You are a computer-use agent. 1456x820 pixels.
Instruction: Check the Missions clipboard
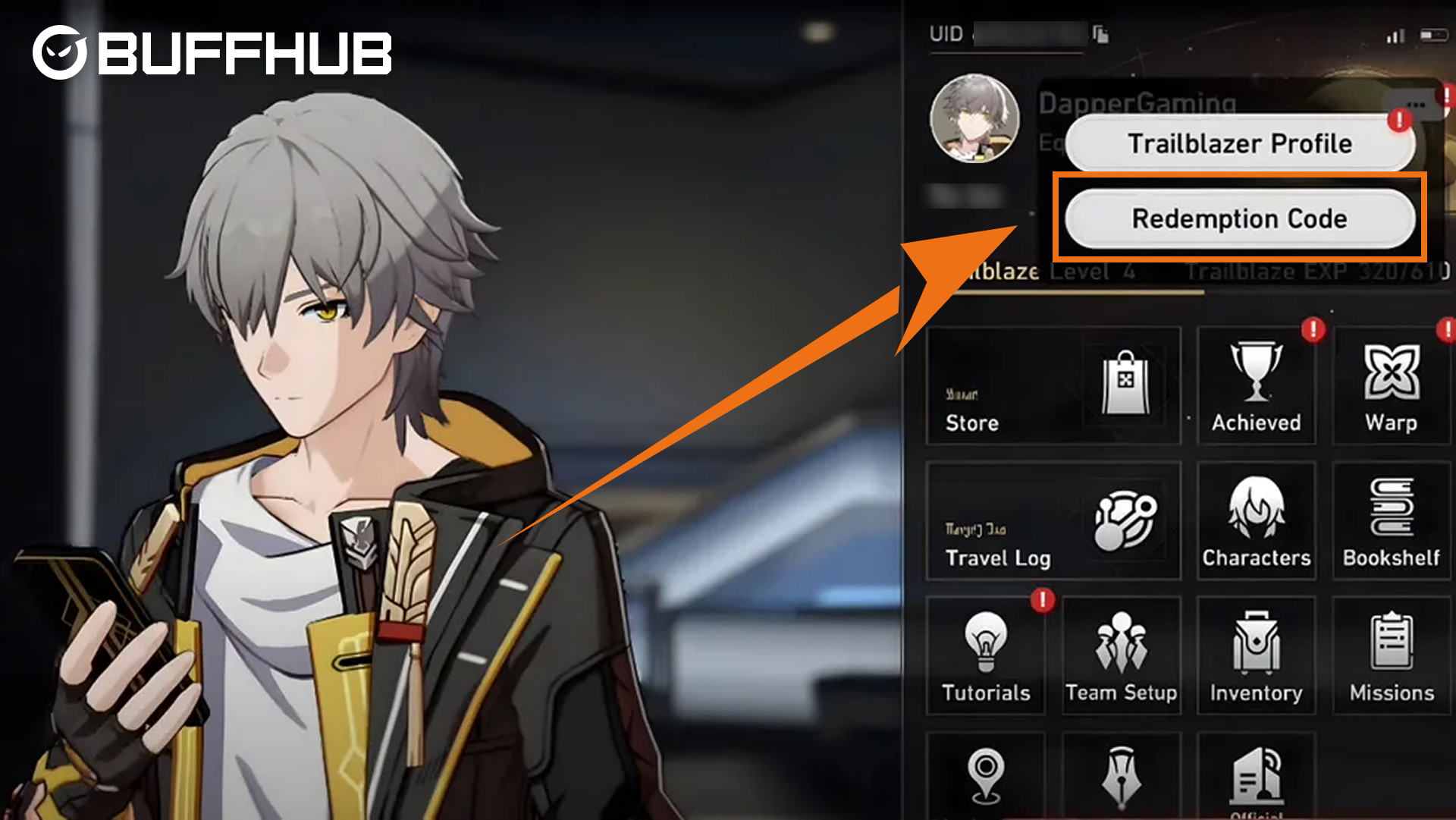click(1391, 656)
